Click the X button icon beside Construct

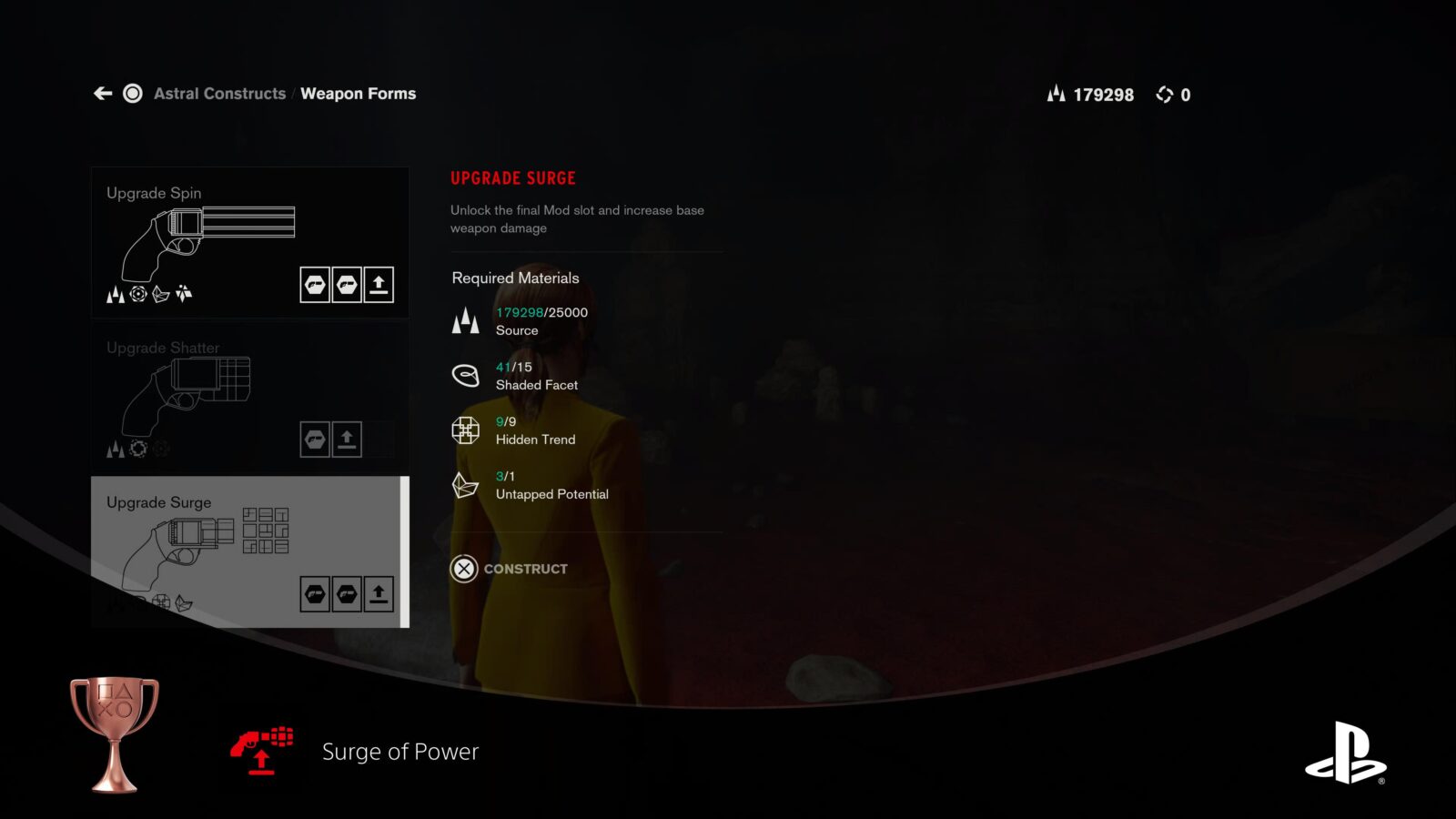click(x=465, y=568)
